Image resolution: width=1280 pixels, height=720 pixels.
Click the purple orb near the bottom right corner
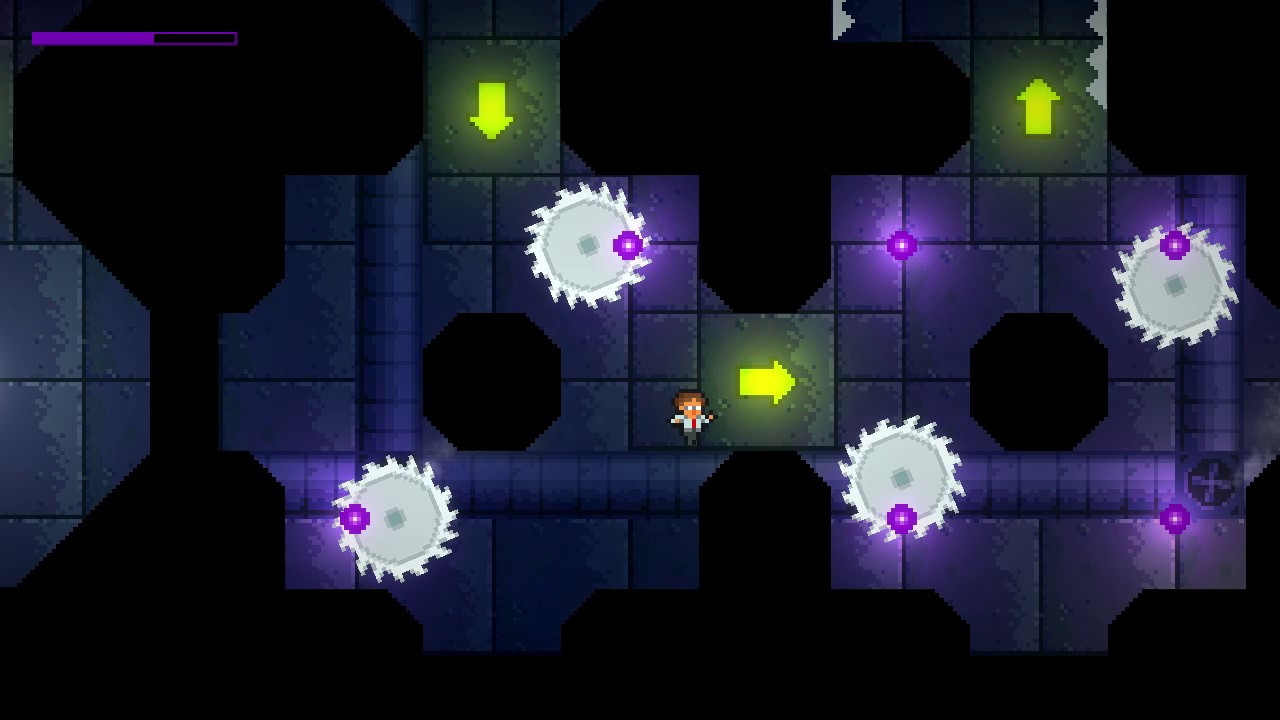pos(1174,519)
